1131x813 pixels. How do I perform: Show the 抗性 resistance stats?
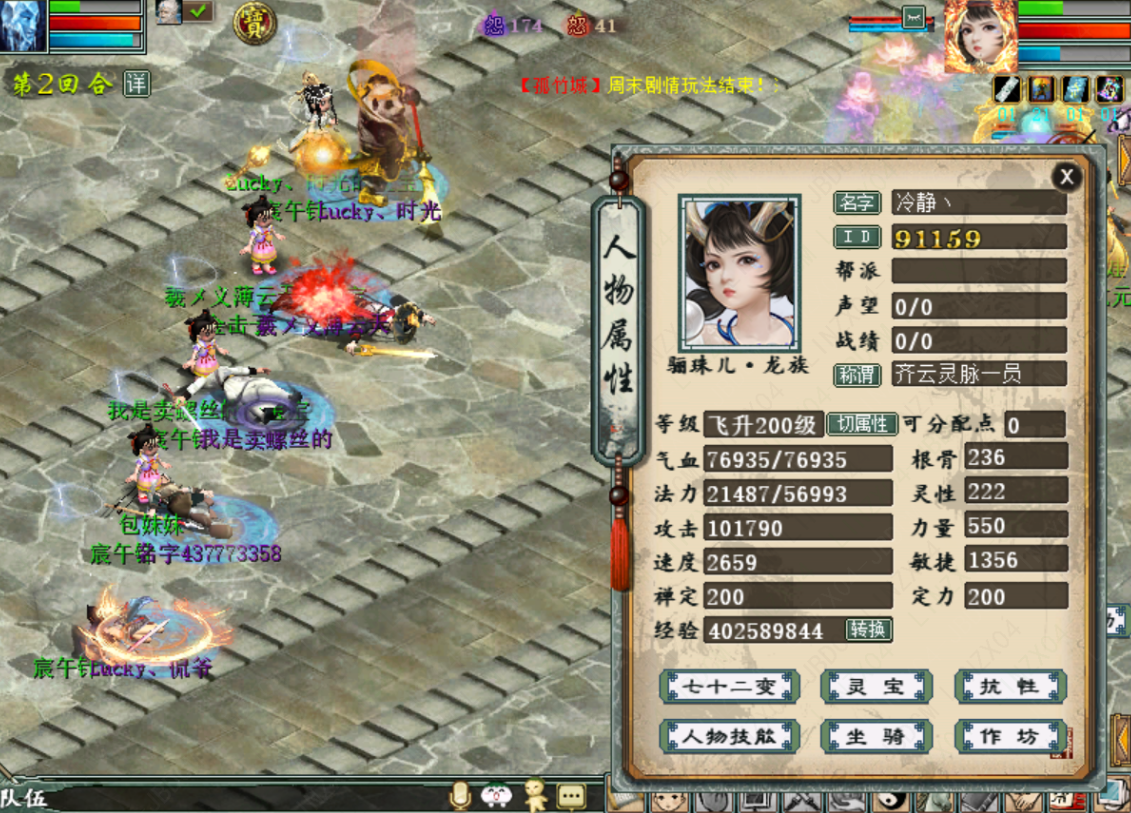tap(1010, 687)
